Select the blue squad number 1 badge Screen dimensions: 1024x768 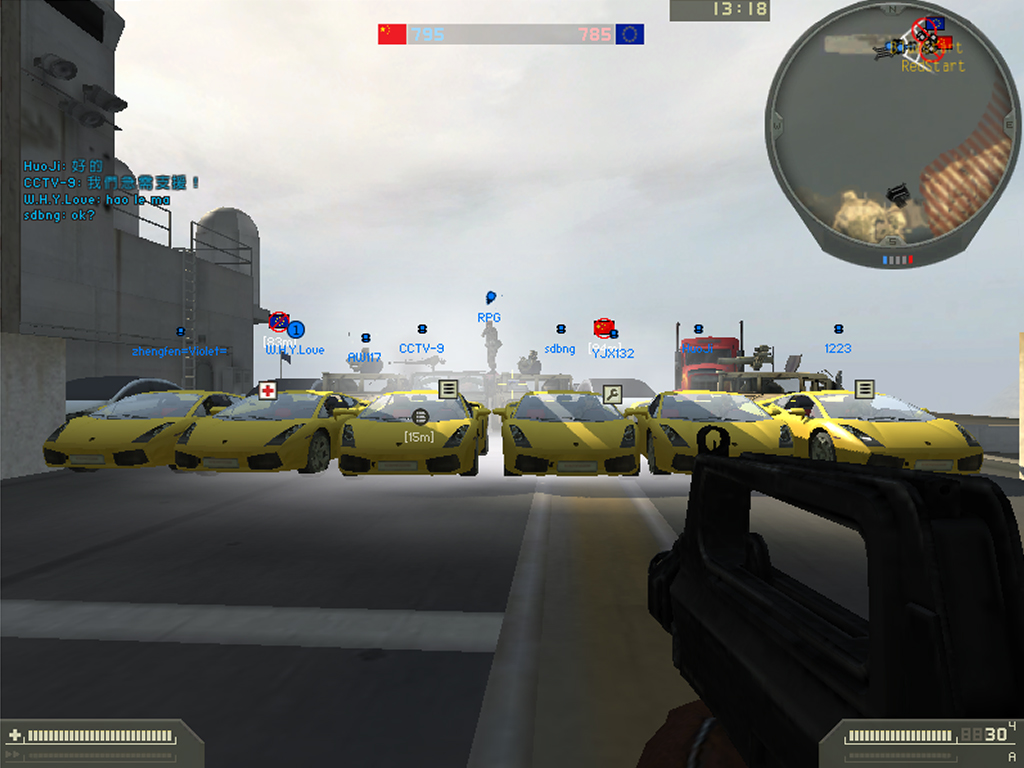296,329
